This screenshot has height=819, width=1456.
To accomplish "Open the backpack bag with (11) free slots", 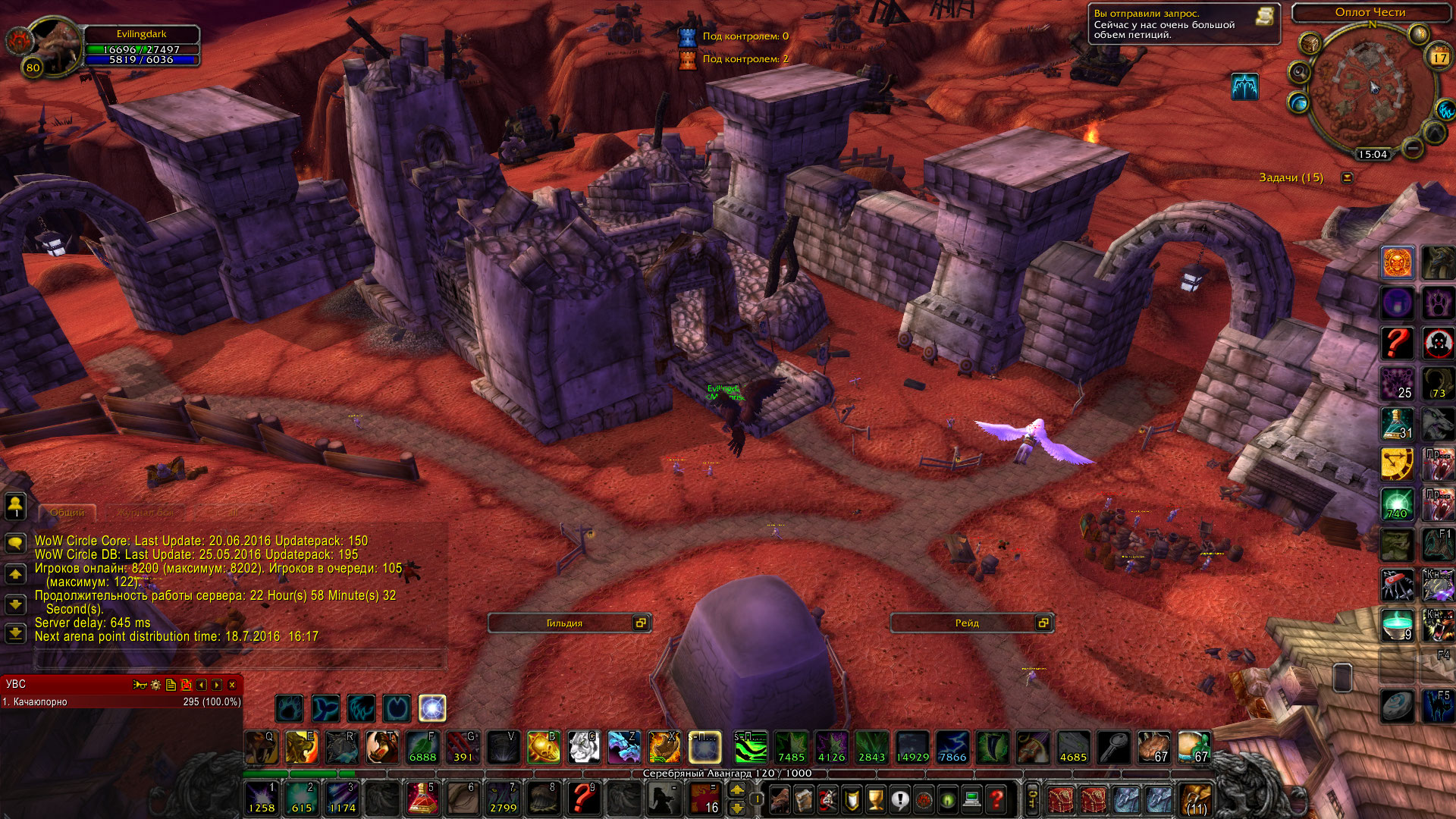I will [x=1196, y=799].
